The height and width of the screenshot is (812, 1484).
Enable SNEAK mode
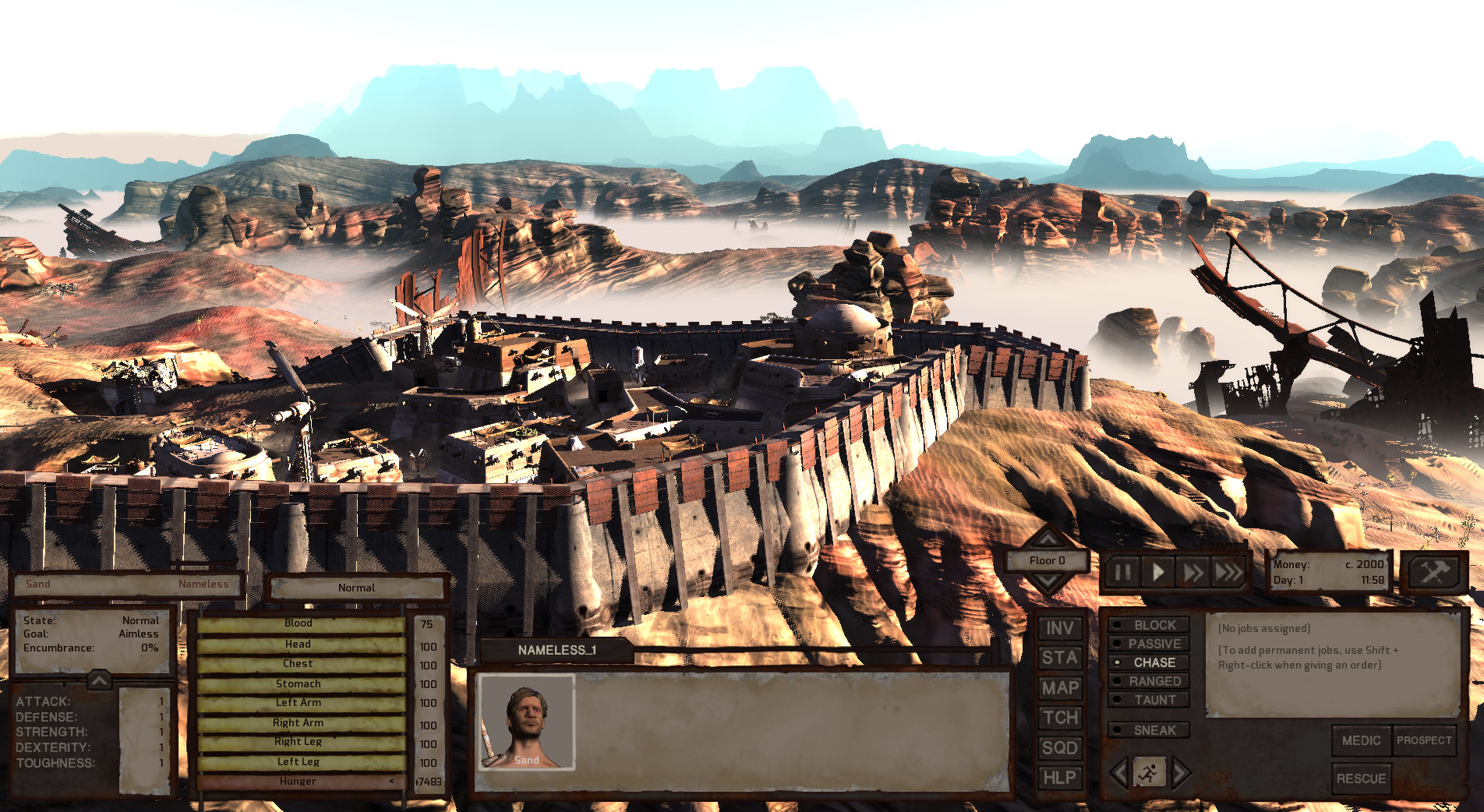click(1150, 730)
